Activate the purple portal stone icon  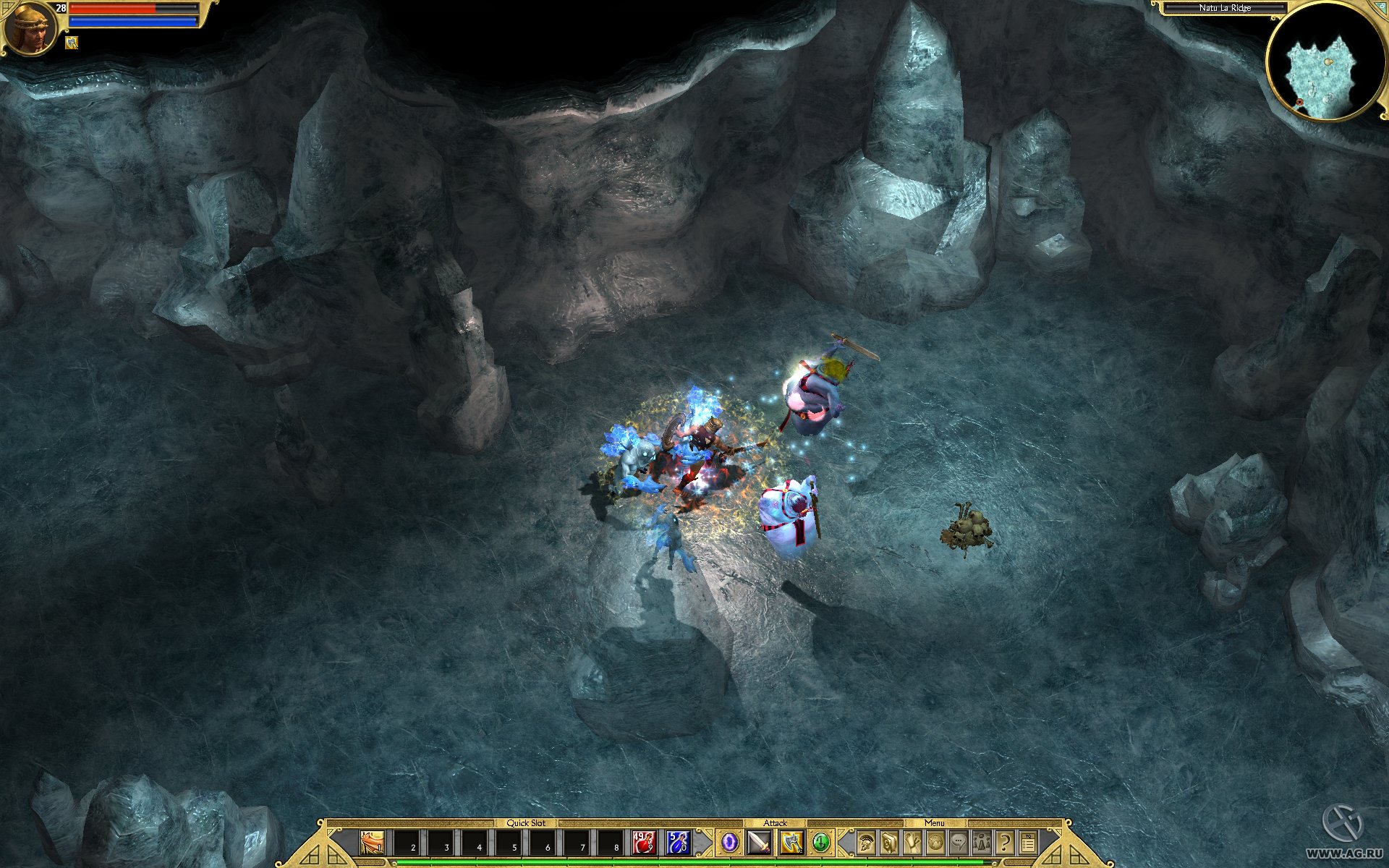pos(730,843)
